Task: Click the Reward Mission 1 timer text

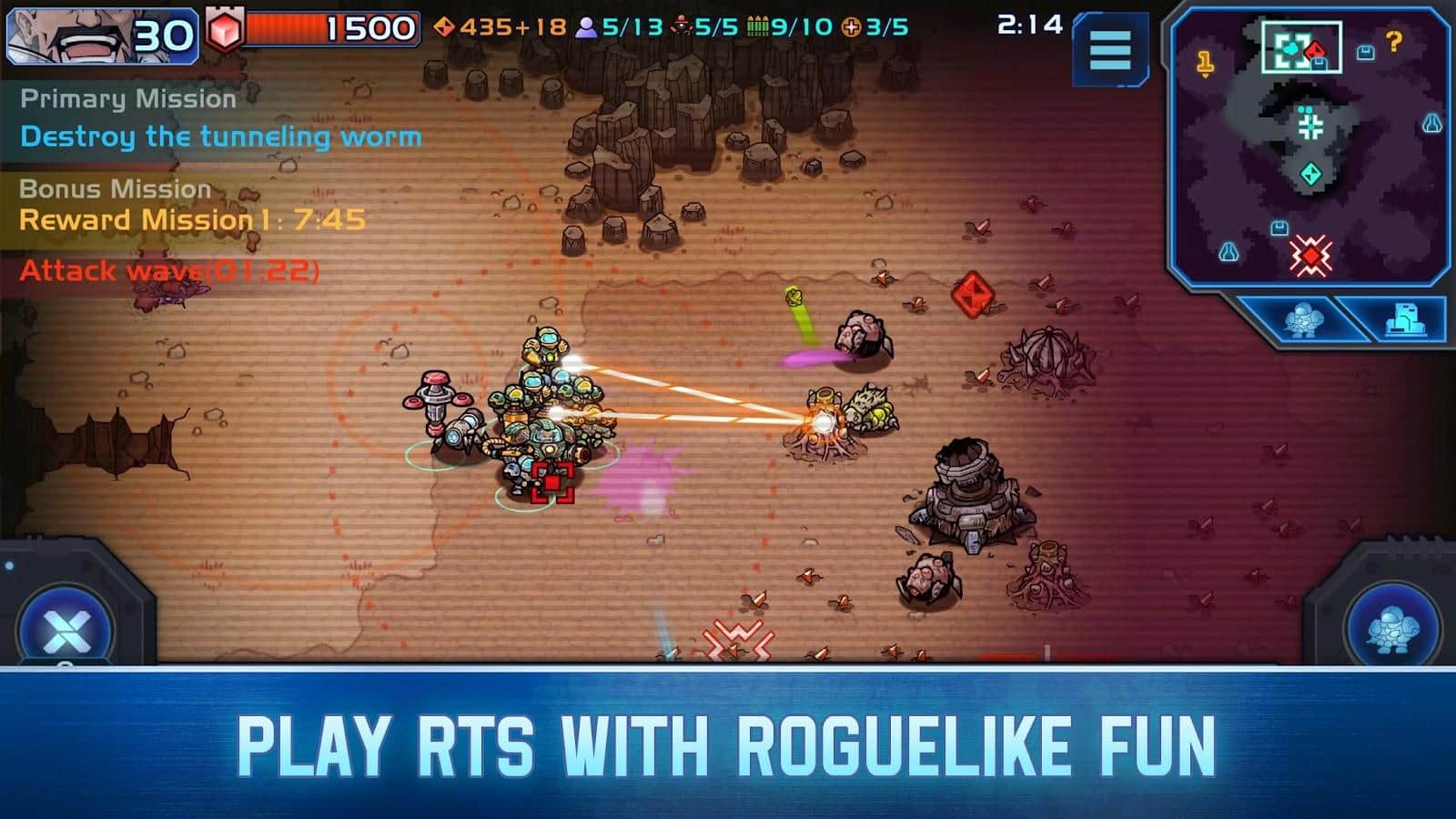Action: [x=191, y=218]
